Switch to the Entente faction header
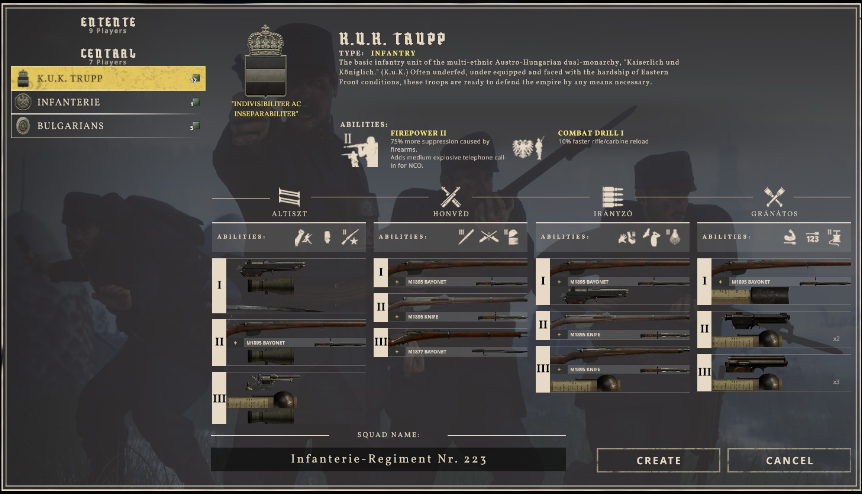The height and width of the screenshot is (494, 862). (108, 23)
